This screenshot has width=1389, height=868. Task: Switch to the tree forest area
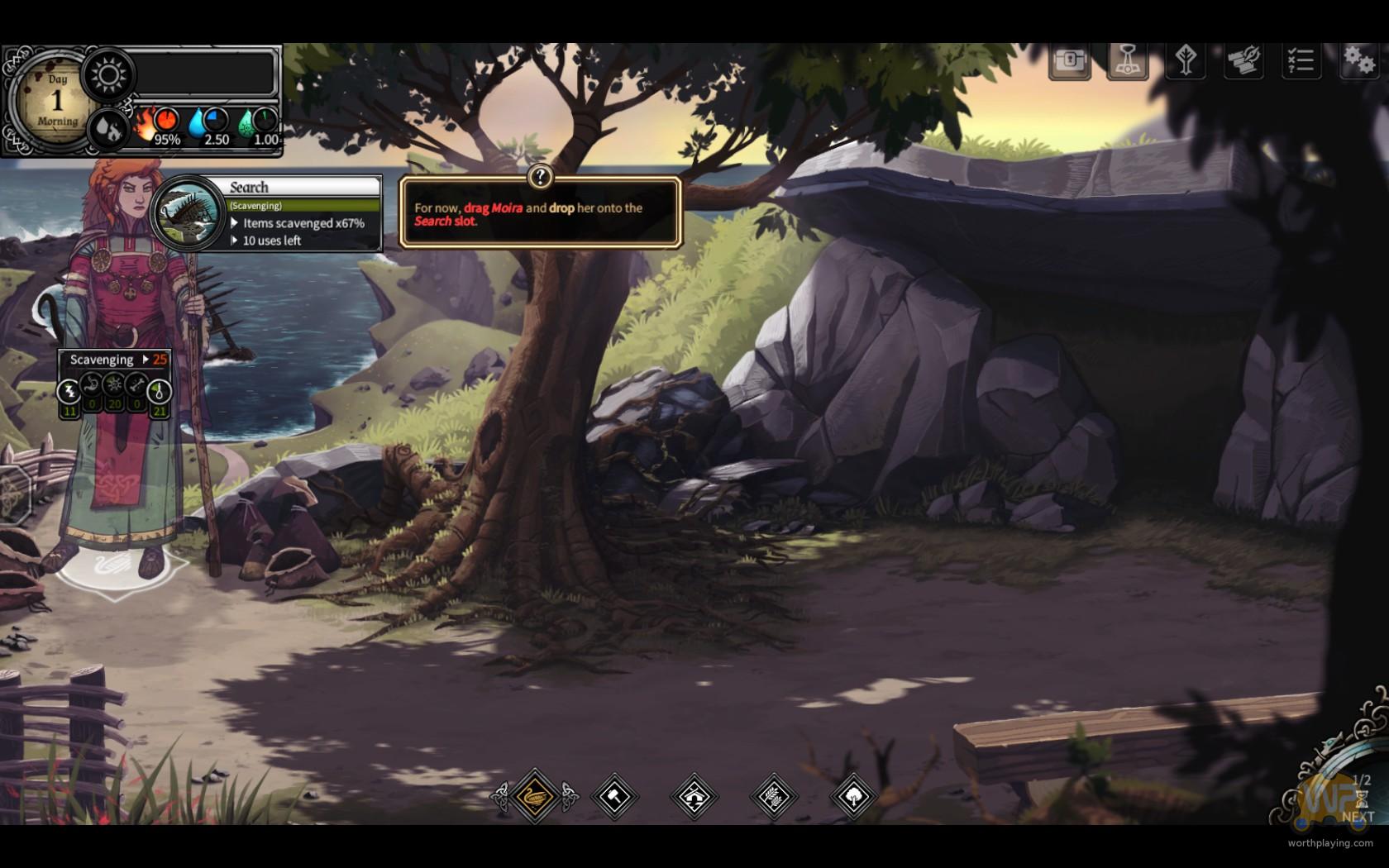pyautogui.click(x=852, y=796)
